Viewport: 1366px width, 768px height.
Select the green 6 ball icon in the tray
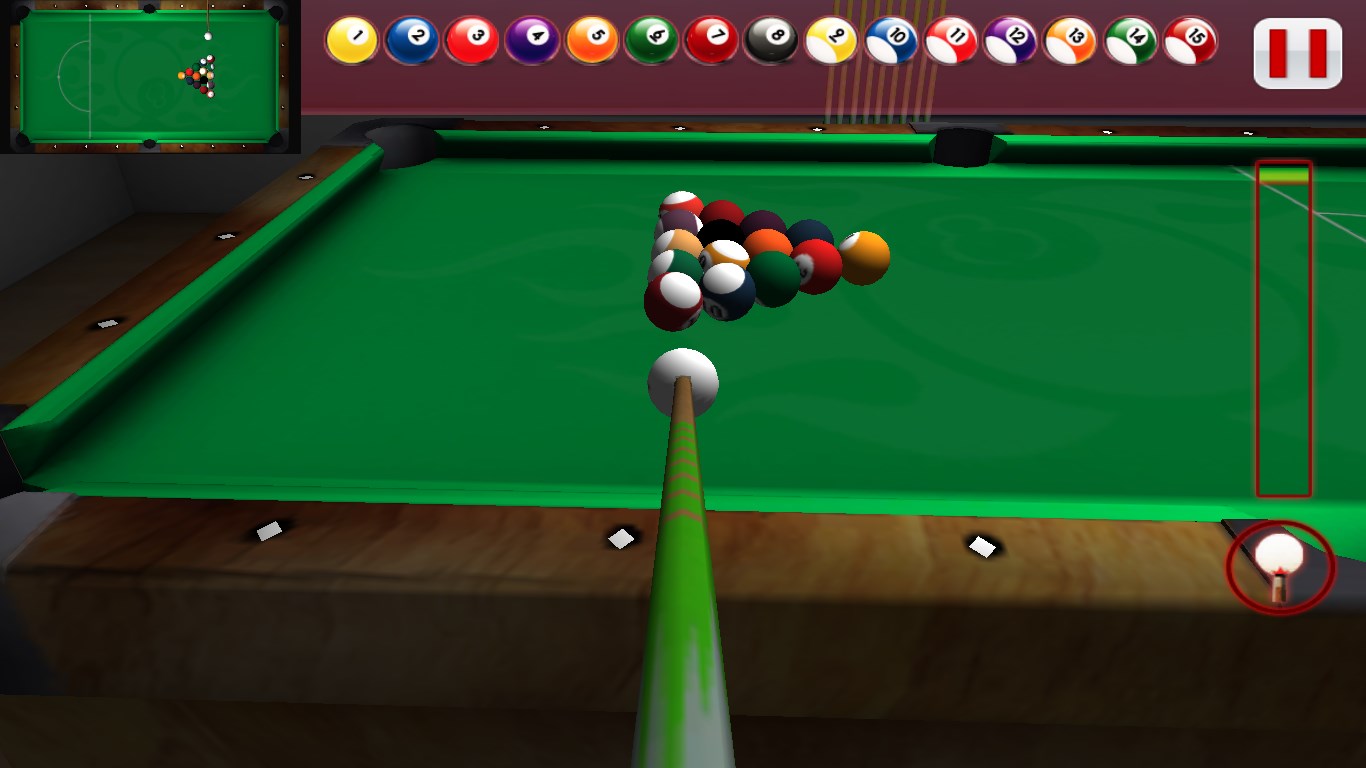coord(650,40)
